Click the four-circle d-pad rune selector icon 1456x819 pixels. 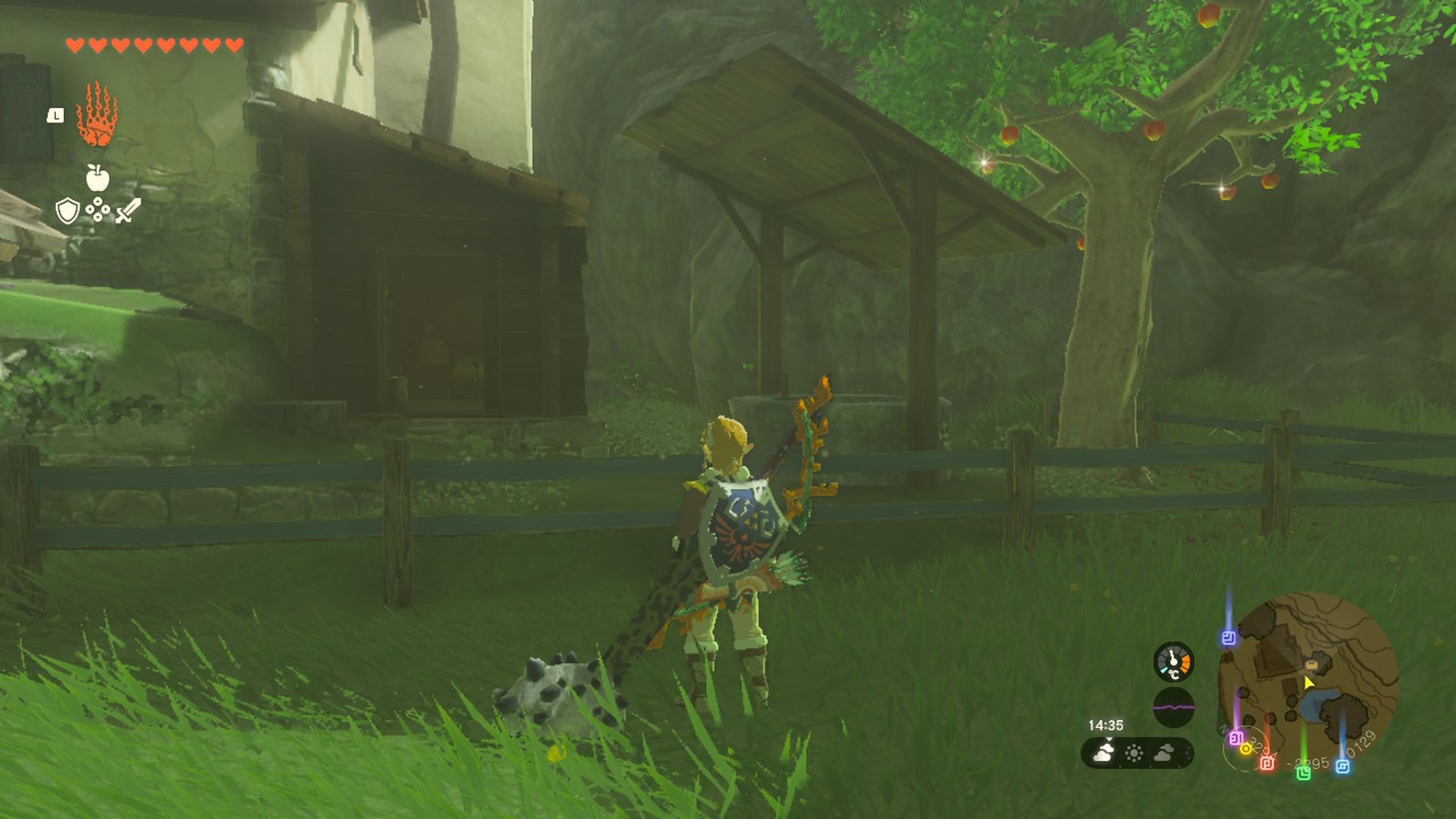[x=98, y=209]
